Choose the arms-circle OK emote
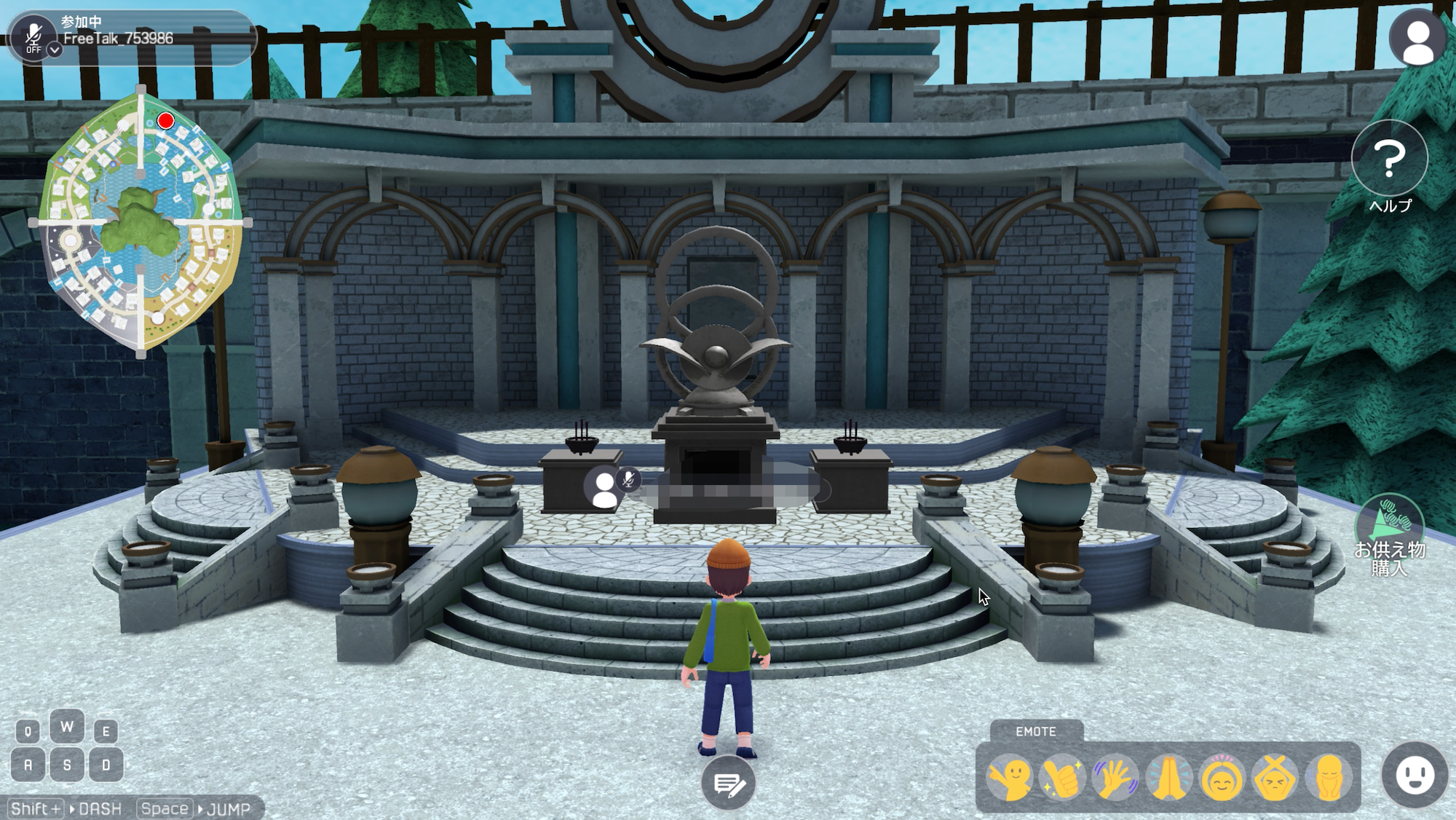 click(1222, 778)
